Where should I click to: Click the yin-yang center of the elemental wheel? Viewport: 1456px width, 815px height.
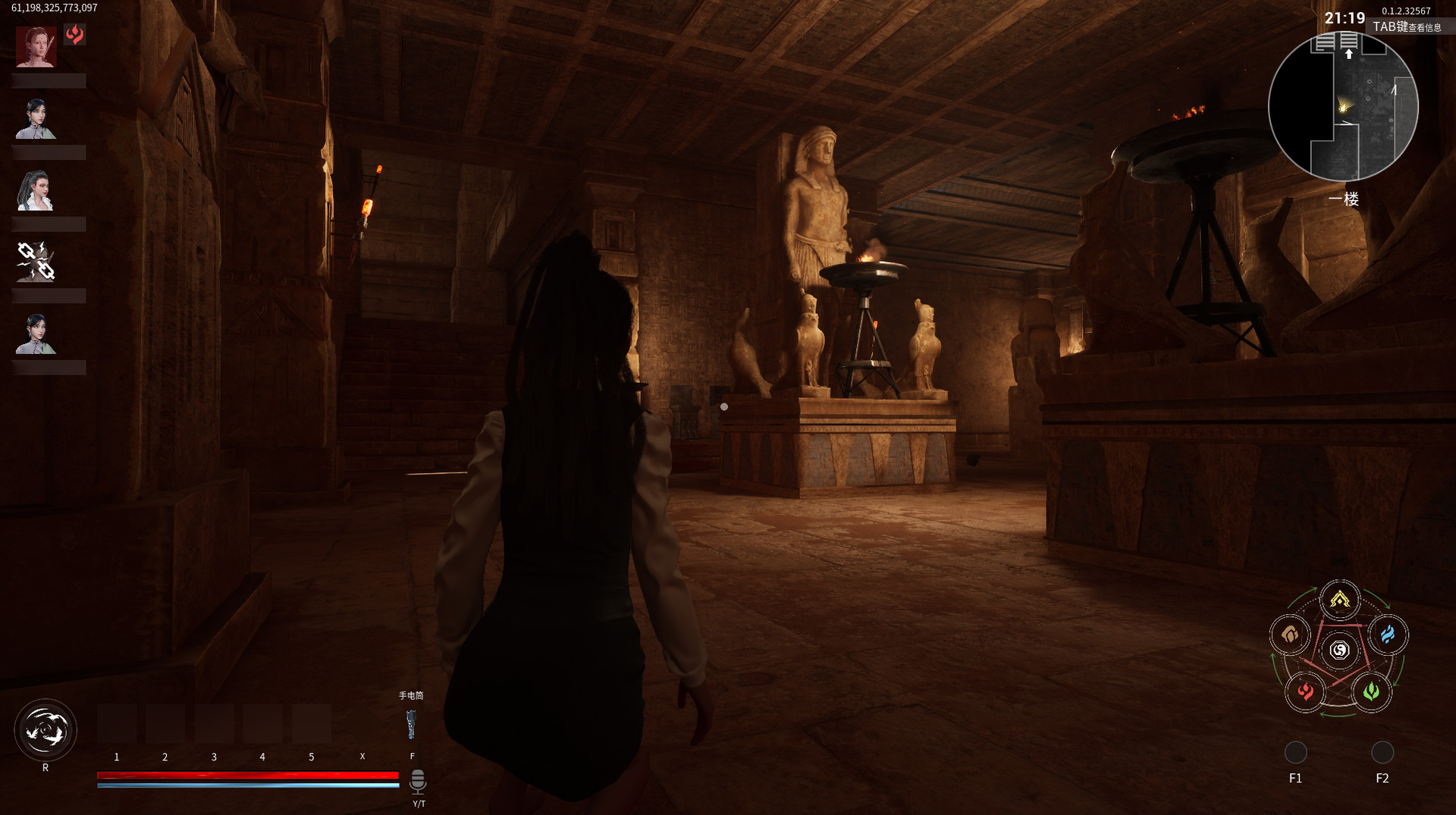[x=1339, y=648]
